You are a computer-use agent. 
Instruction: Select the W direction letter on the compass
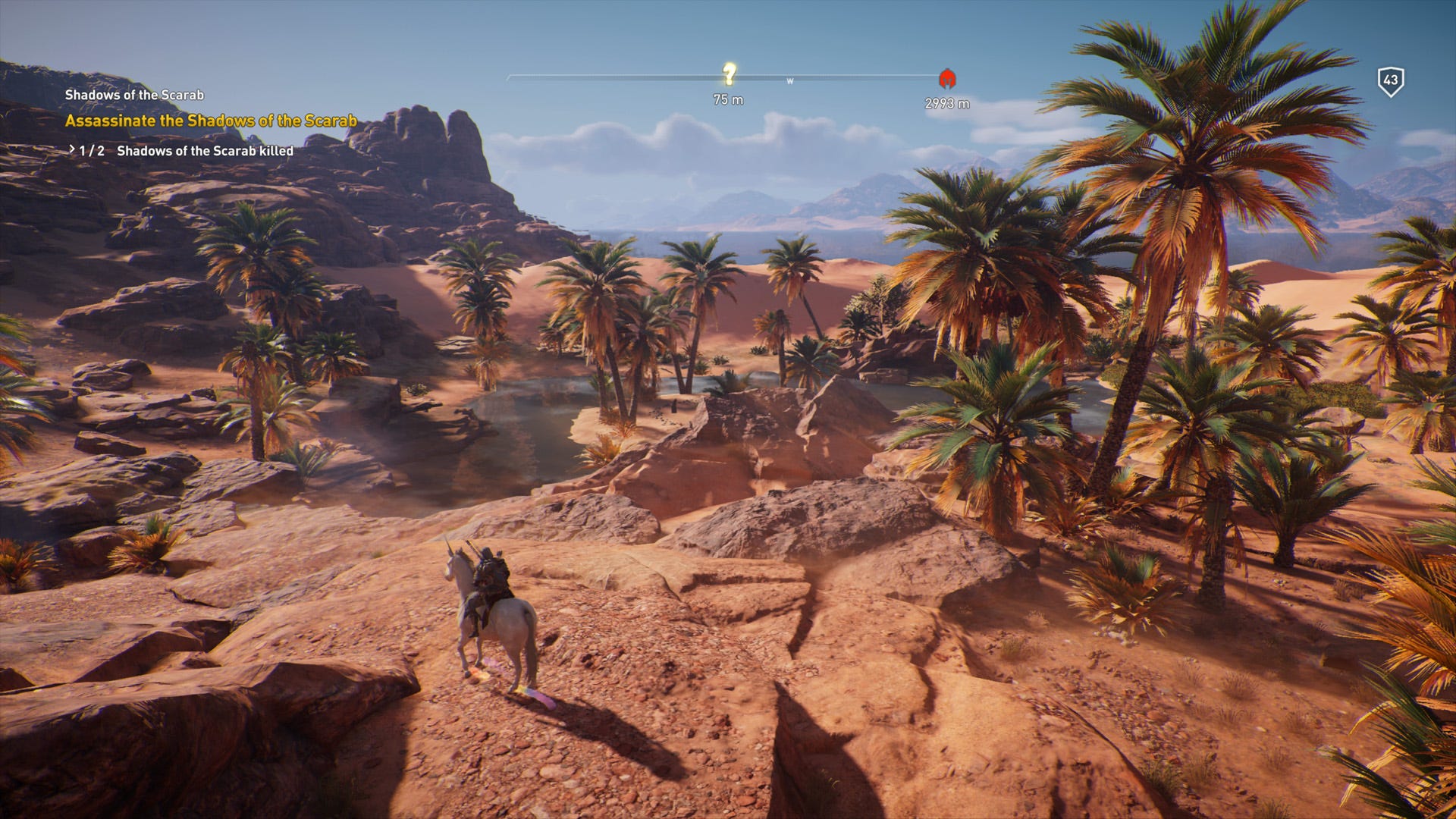[791, 80]
